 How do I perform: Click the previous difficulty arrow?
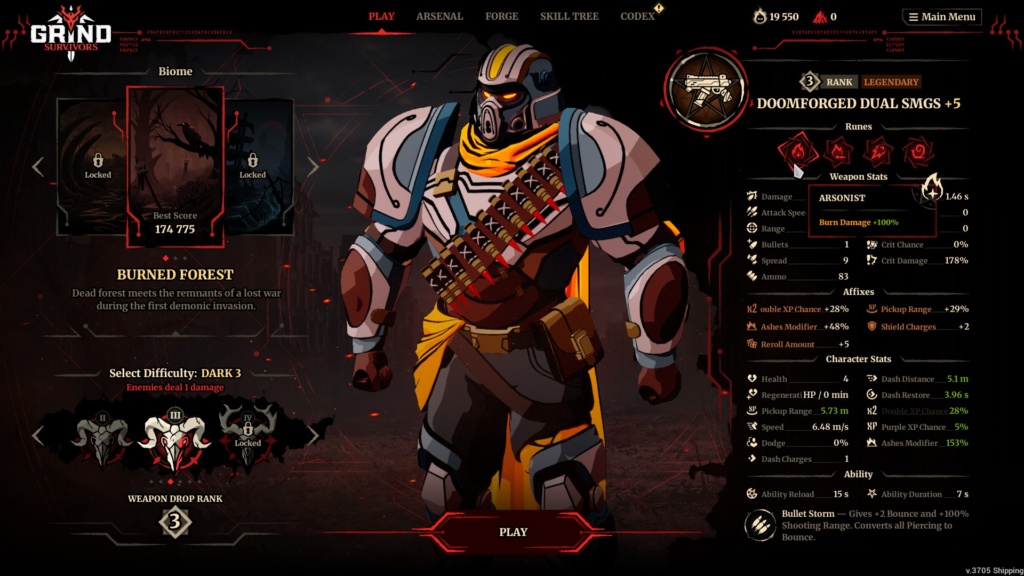coord(38,435)
